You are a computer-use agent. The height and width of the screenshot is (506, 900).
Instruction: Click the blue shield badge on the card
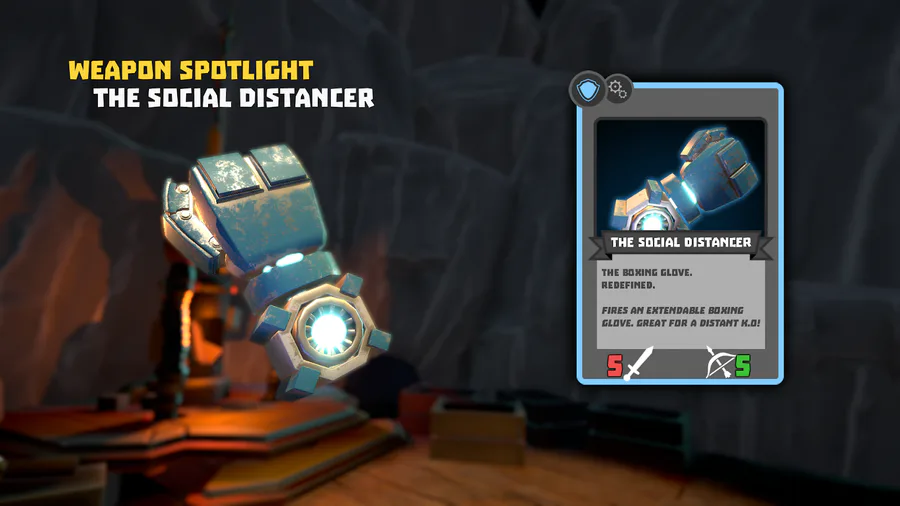click(588, 90)
